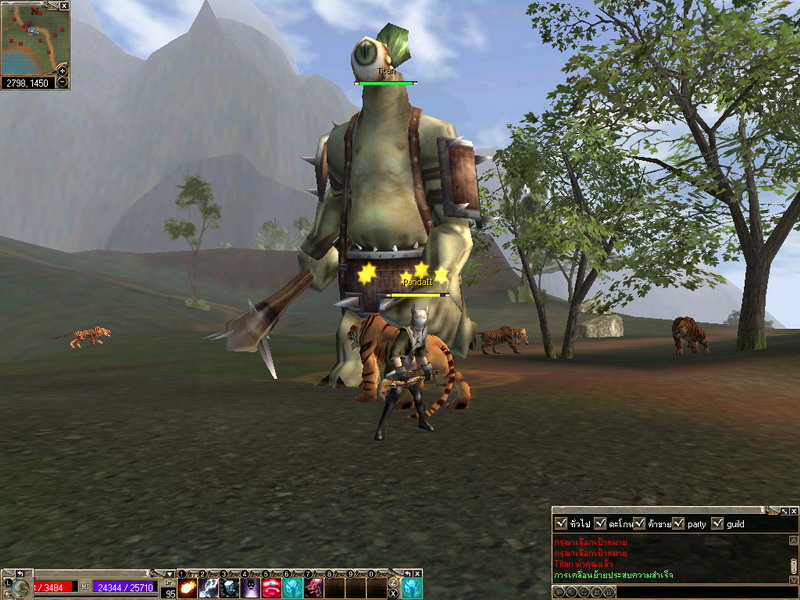
Task: Activate the red lips skill icon
Action: point(271,588)
